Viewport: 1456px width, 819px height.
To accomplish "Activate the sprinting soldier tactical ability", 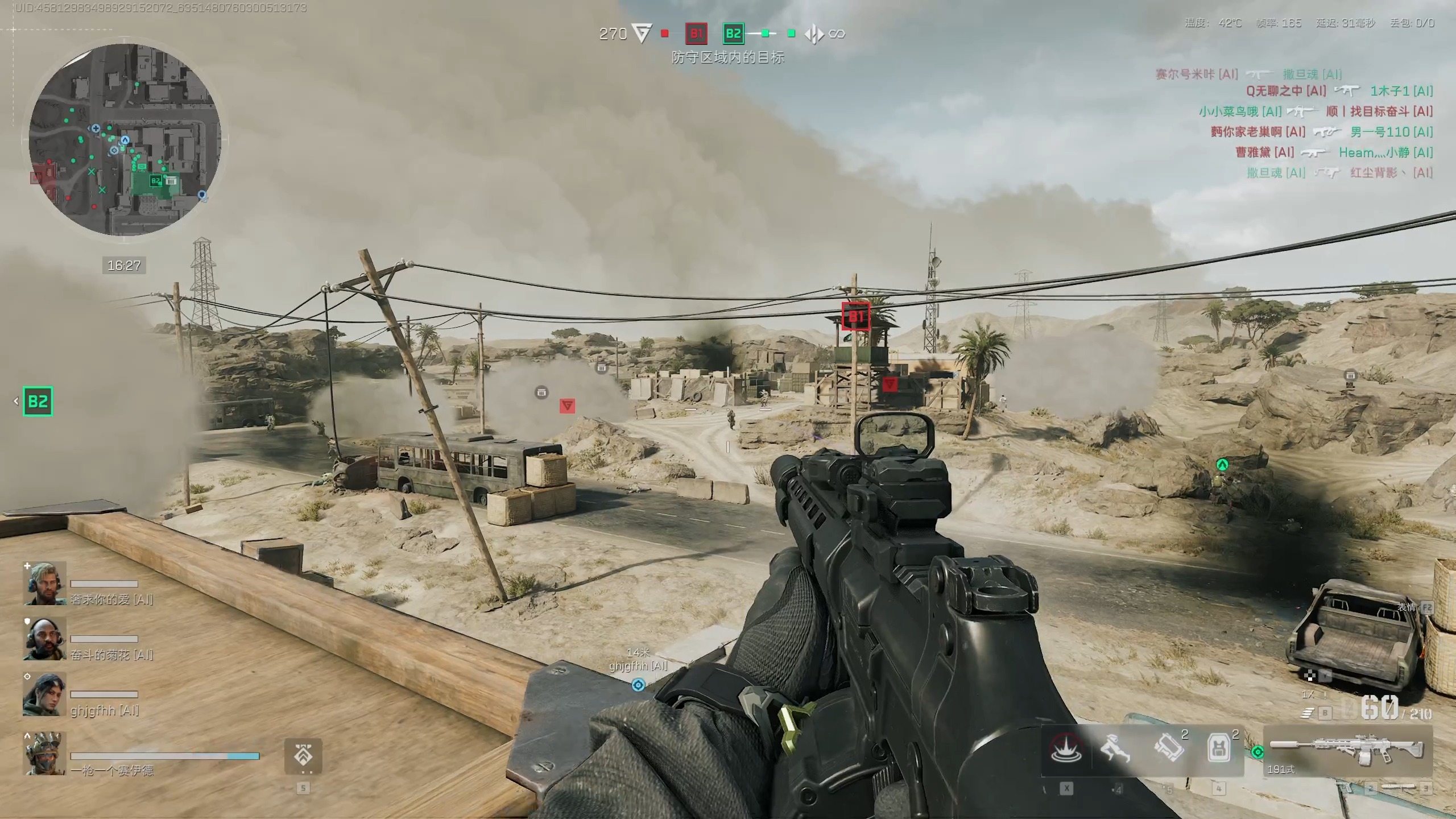I will click(1115, 748).
